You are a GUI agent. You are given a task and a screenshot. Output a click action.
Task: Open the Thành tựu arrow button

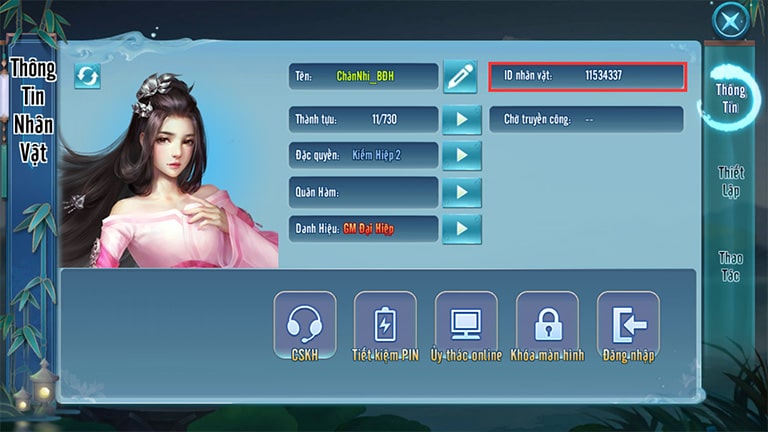[461, 120]
